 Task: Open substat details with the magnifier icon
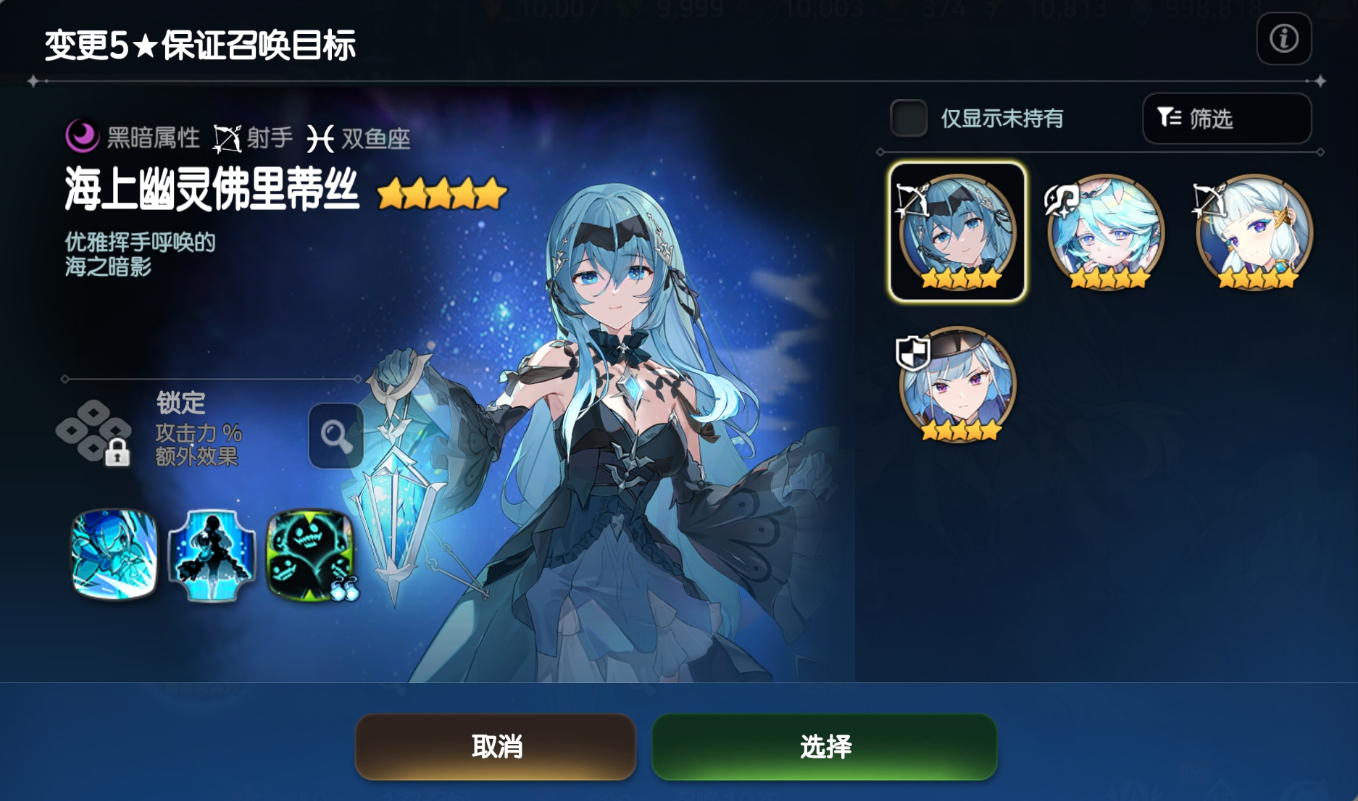pos(335,436)
